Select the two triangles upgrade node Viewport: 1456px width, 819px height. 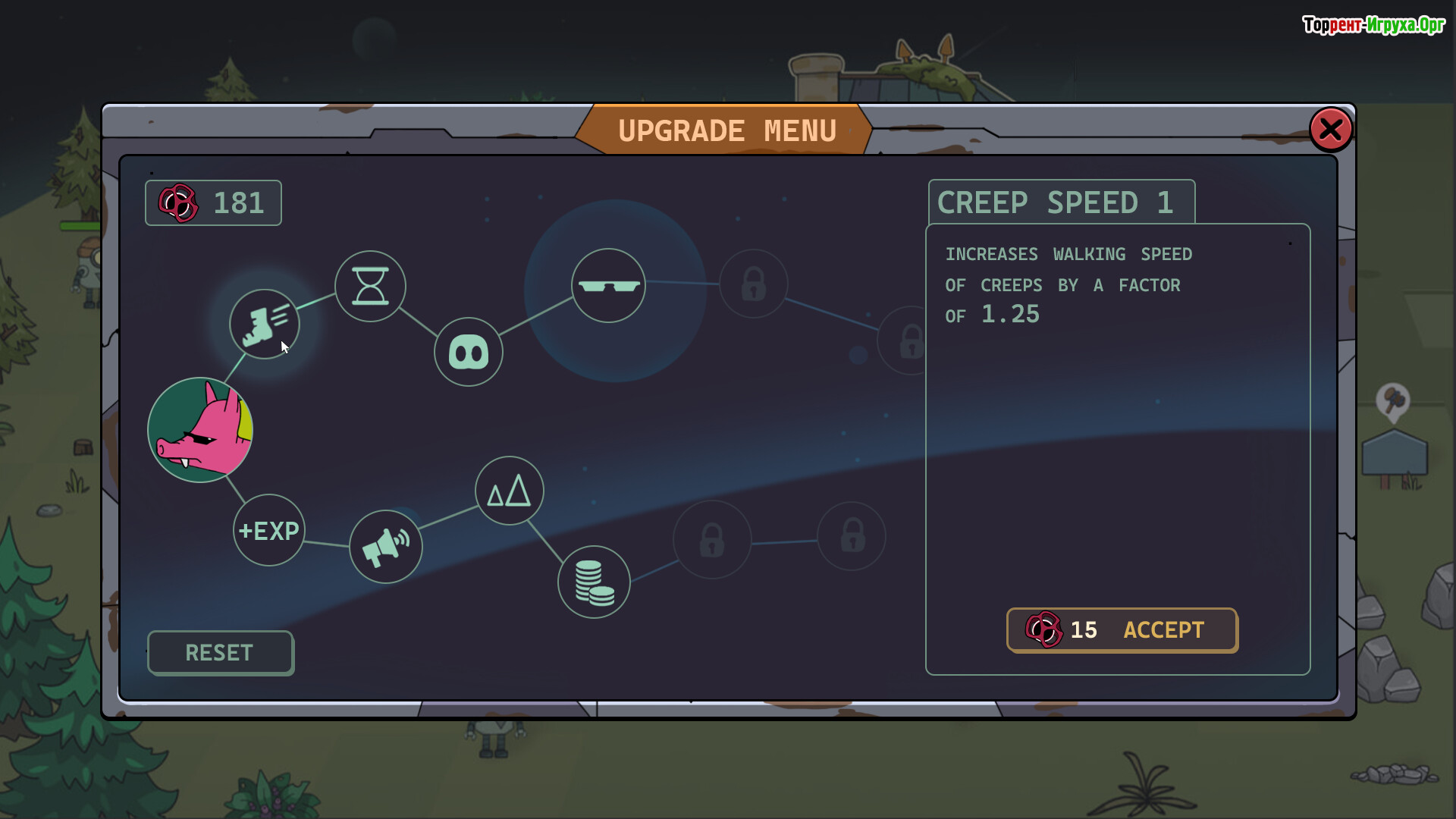510,491
